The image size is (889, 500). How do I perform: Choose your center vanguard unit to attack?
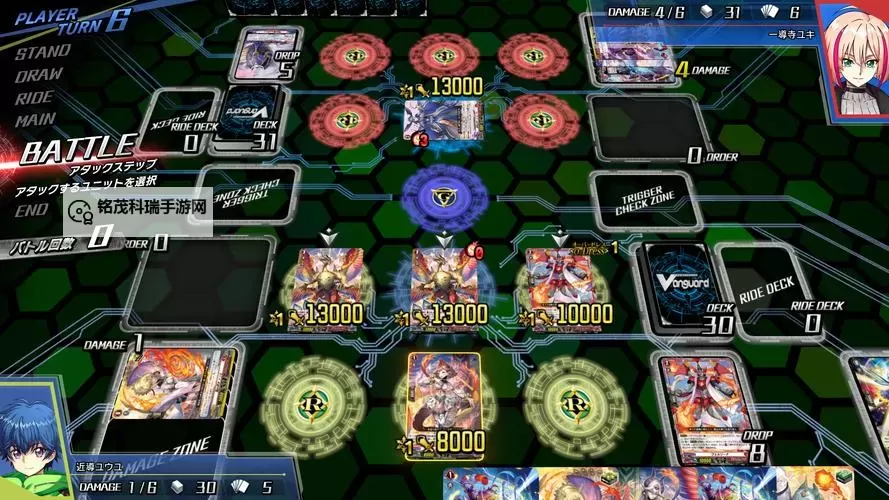click(442, 283)
